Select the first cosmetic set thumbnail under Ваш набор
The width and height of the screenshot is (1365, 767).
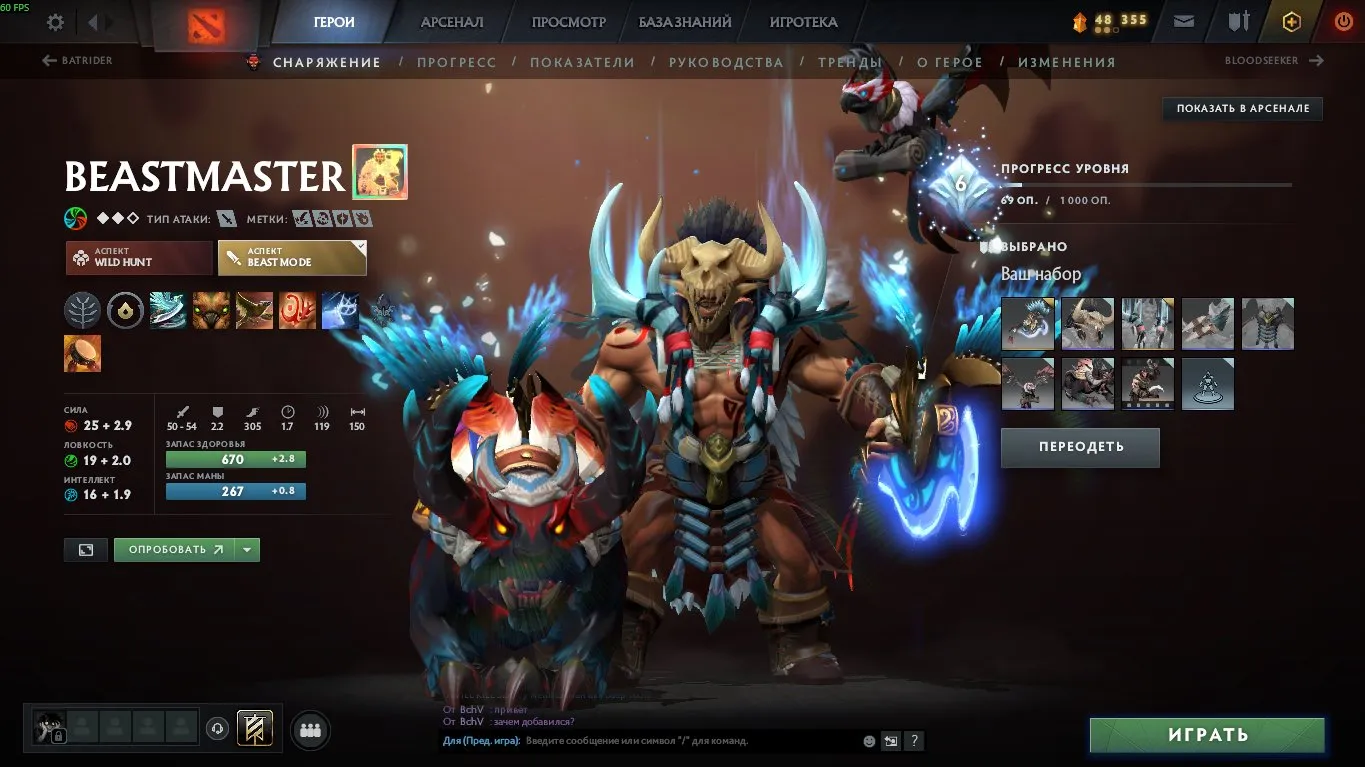1027,323
